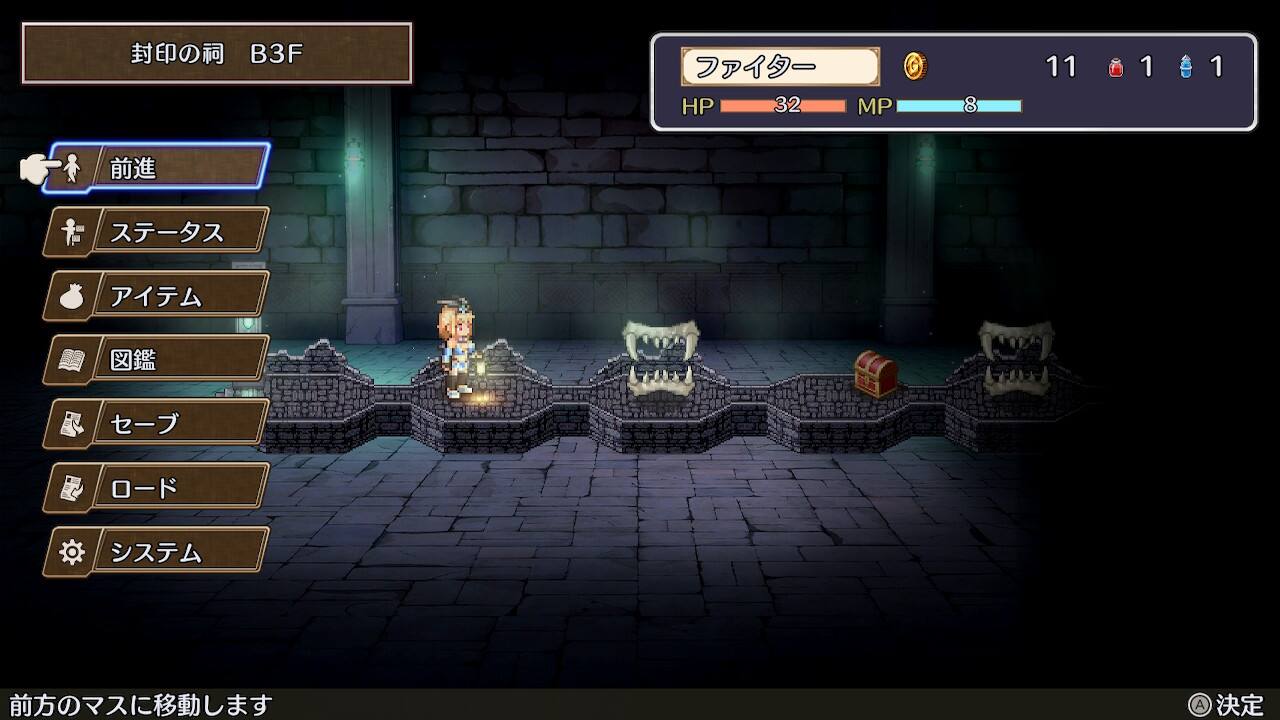Click the ファイター character name plate
Screen dimensions: 1280x720
coord(780,67)
